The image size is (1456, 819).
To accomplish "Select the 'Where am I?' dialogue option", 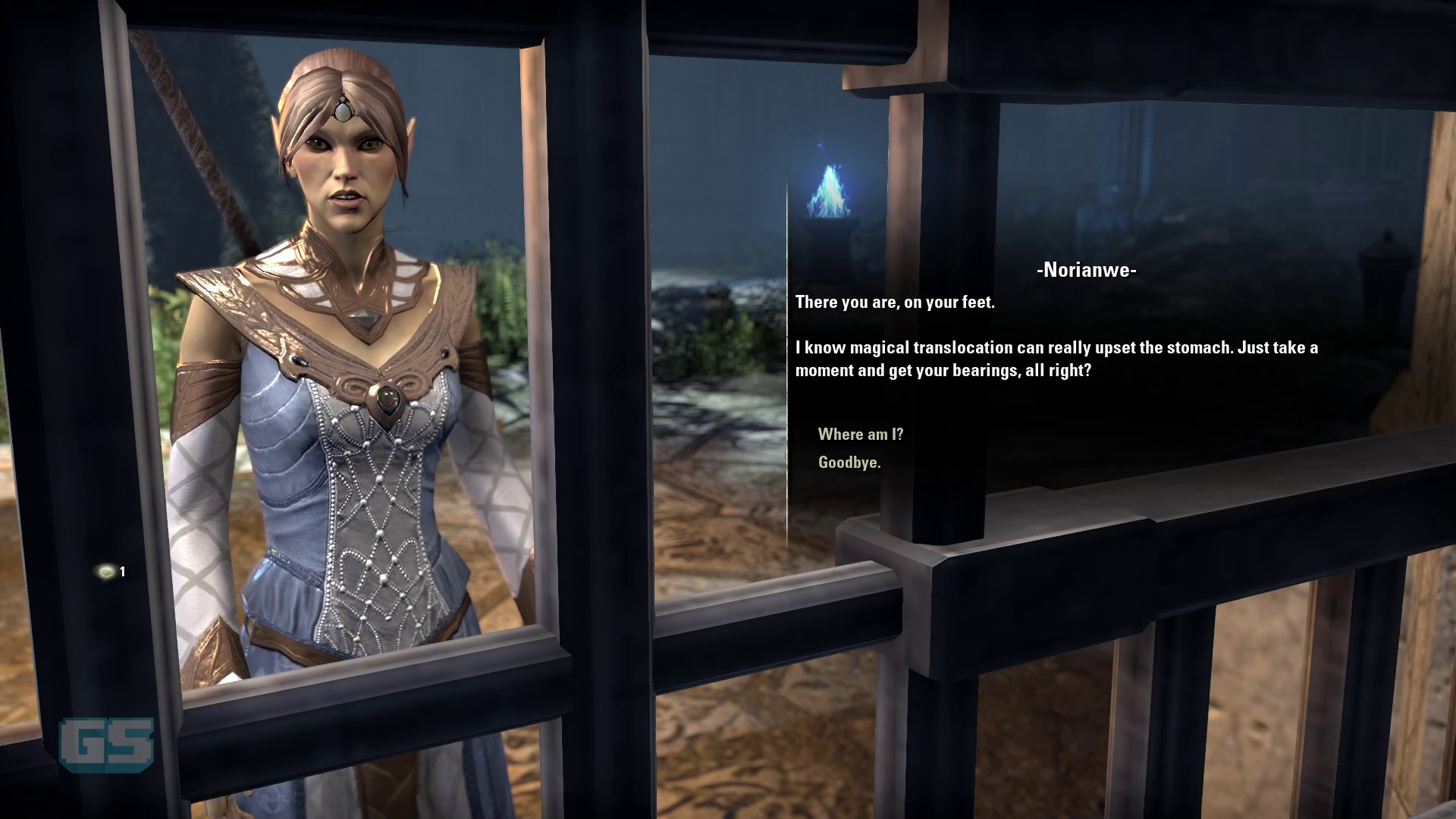I will coord(860,435).
